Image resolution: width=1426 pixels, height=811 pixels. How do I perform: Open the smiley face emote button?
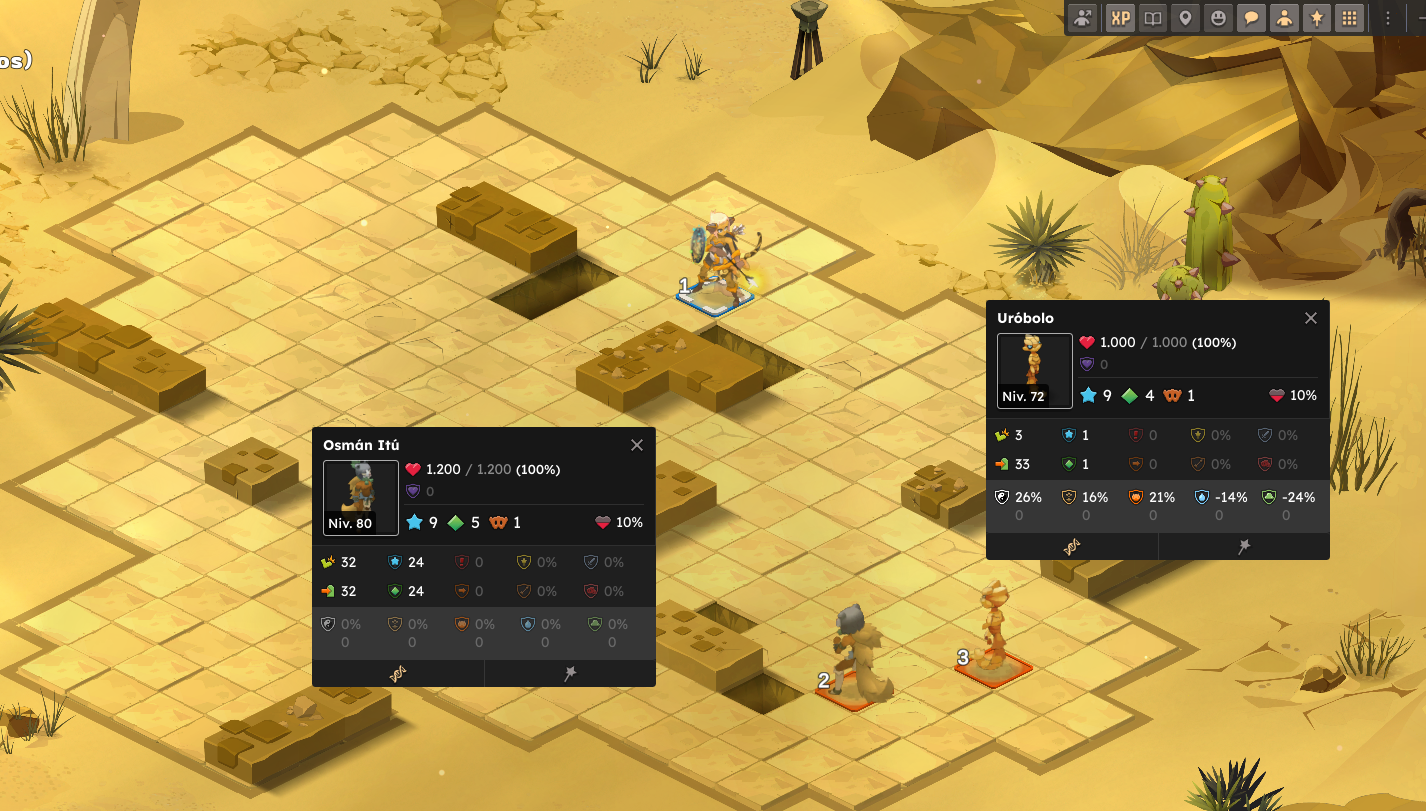pos(1217,18)
